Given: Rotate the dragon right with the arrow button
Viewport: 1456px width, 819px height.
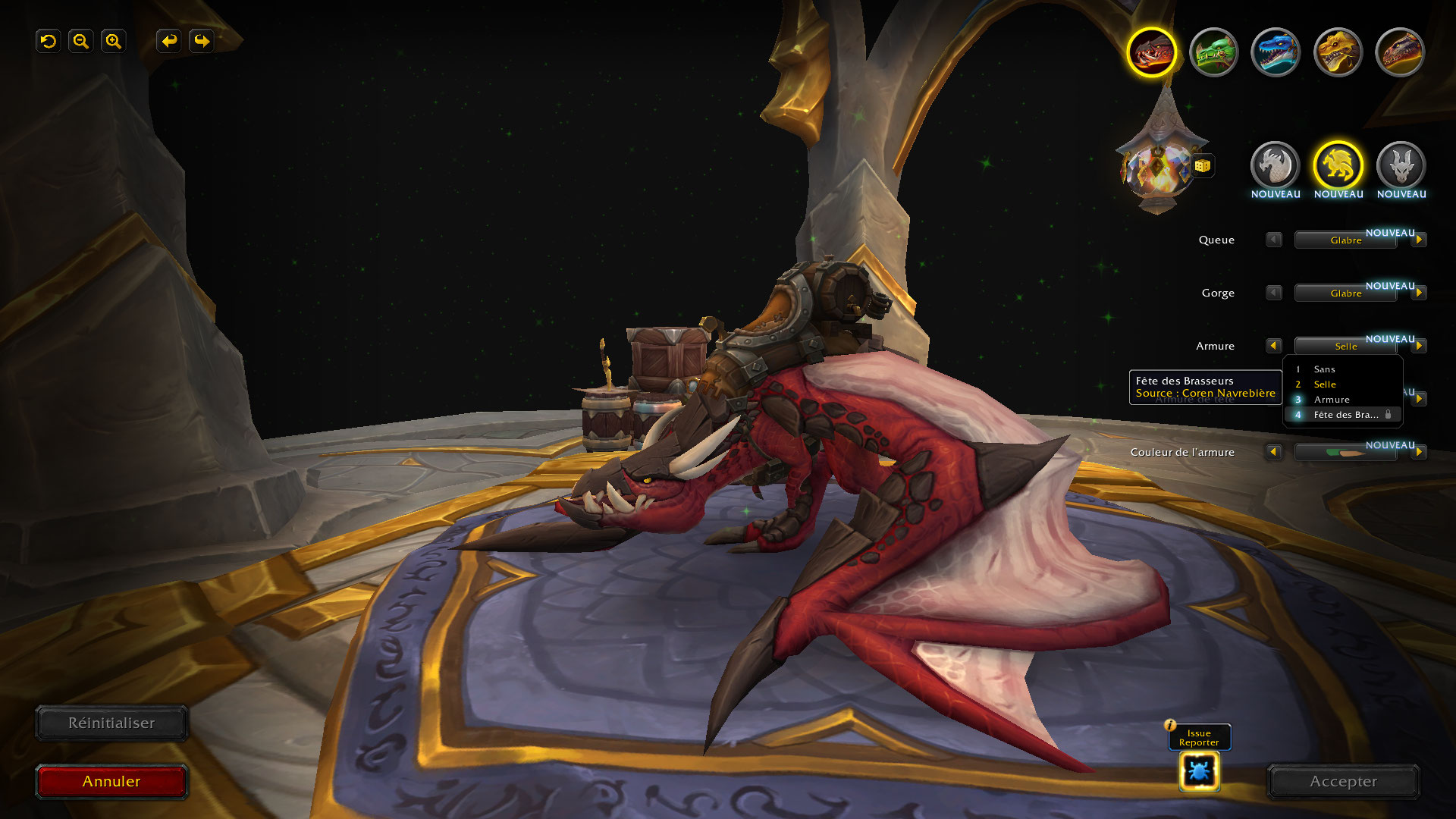Looking at the screenshot, I should (202, 41).
